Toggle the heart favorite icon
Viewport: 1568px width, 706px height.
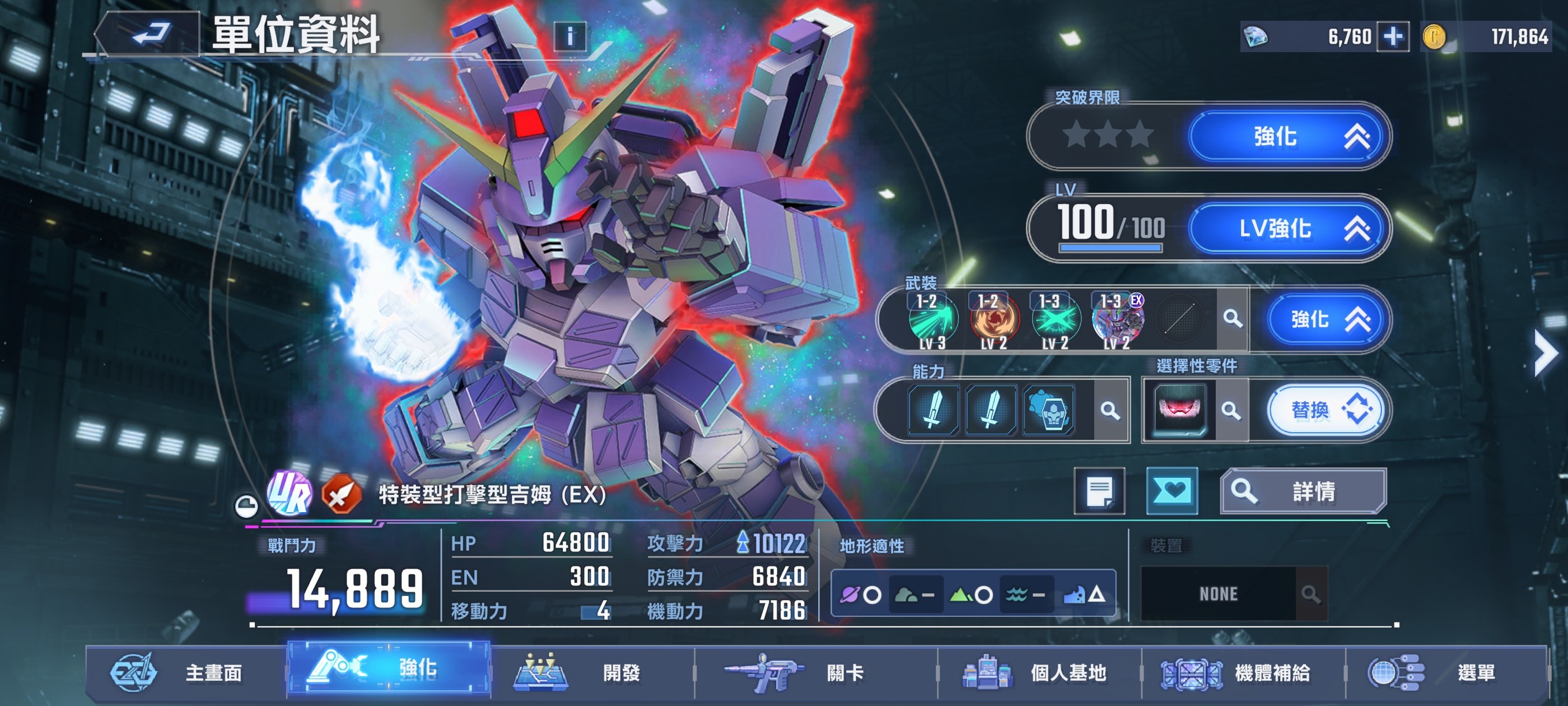(x=1172, y=491)
